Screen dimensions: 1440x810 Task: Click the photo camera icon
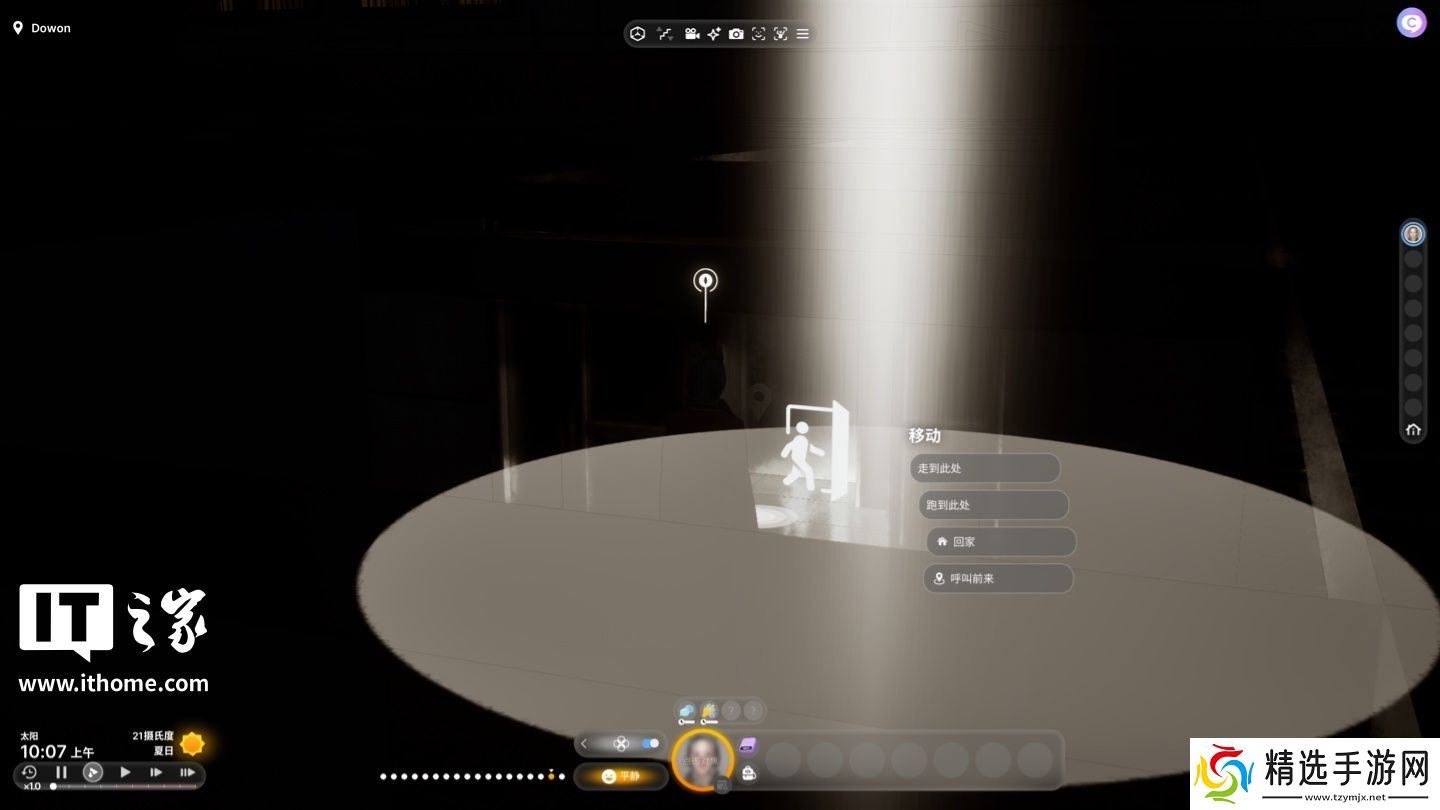point(736,34)
